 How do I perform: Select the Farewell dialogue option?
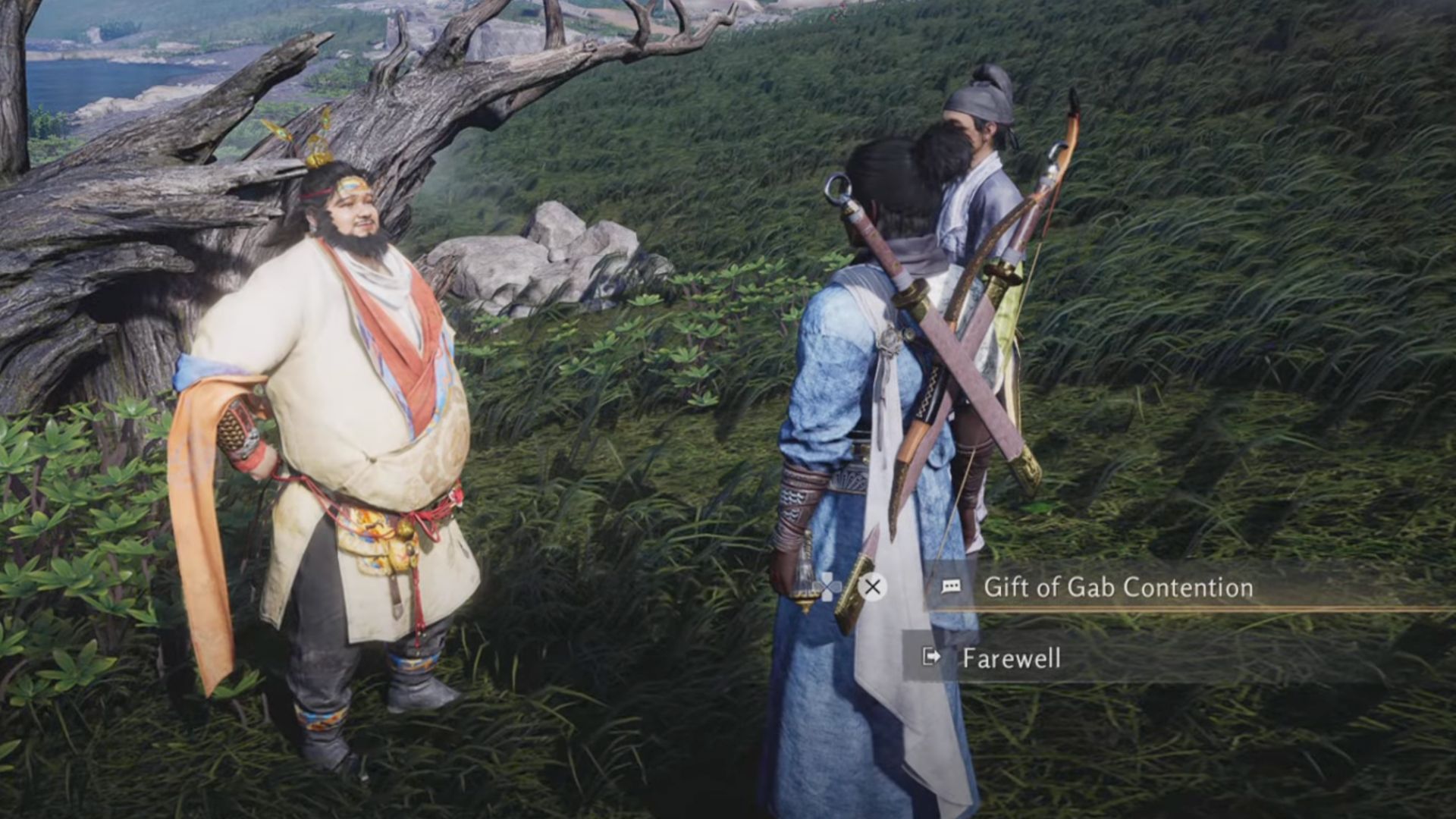(1011, 657)
